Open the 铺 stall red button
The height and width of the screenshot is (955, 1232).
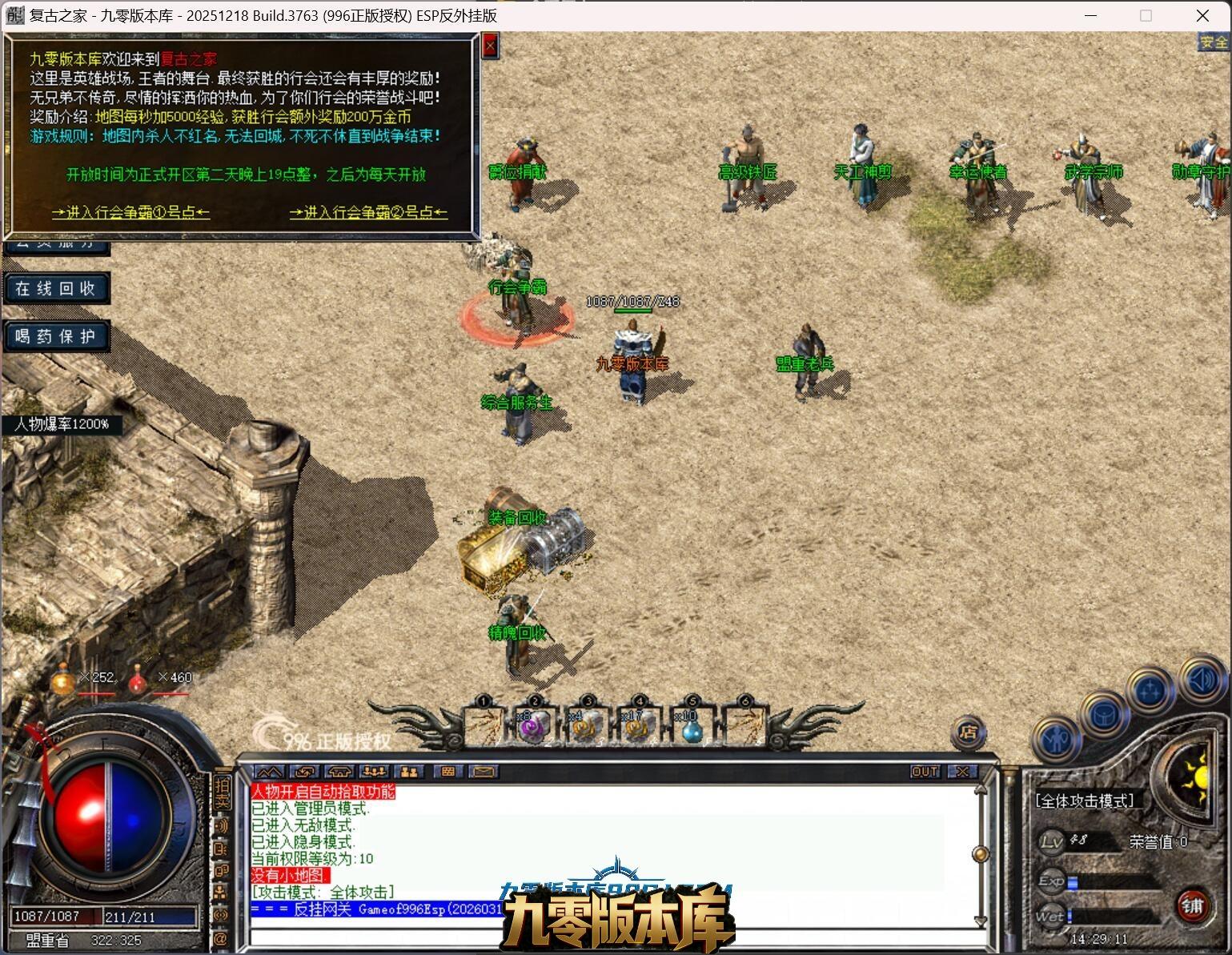click(1193, 905)
